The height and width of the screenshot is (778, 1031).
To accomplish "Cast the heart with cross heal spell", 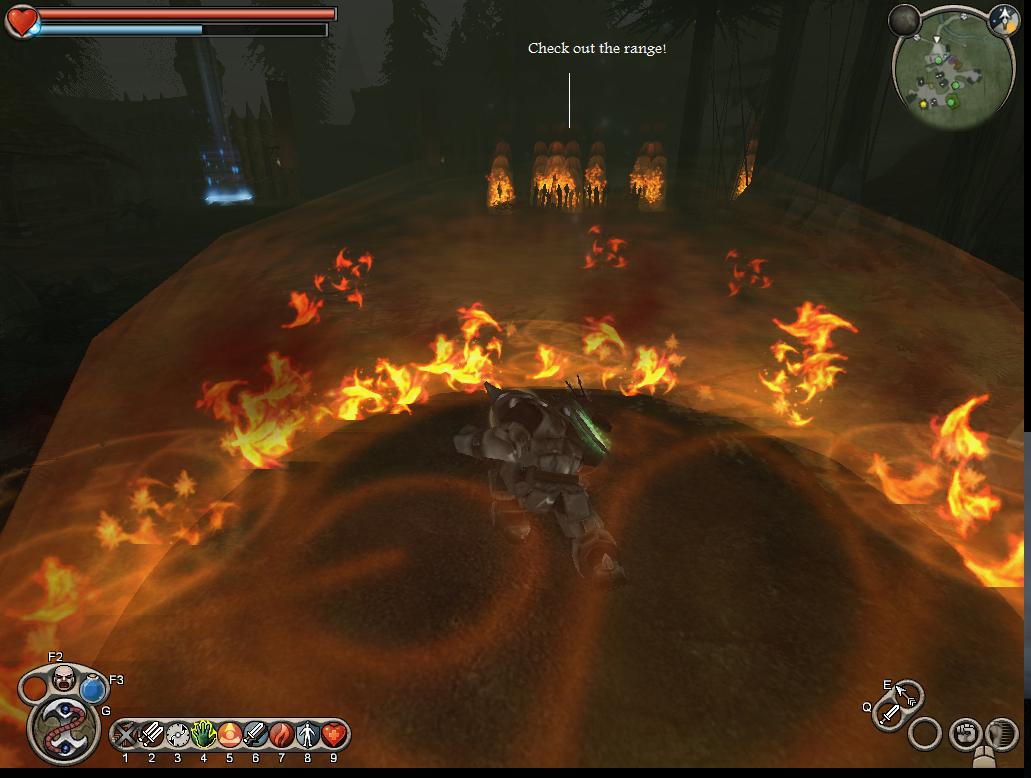I will click(x=334, y=736).
